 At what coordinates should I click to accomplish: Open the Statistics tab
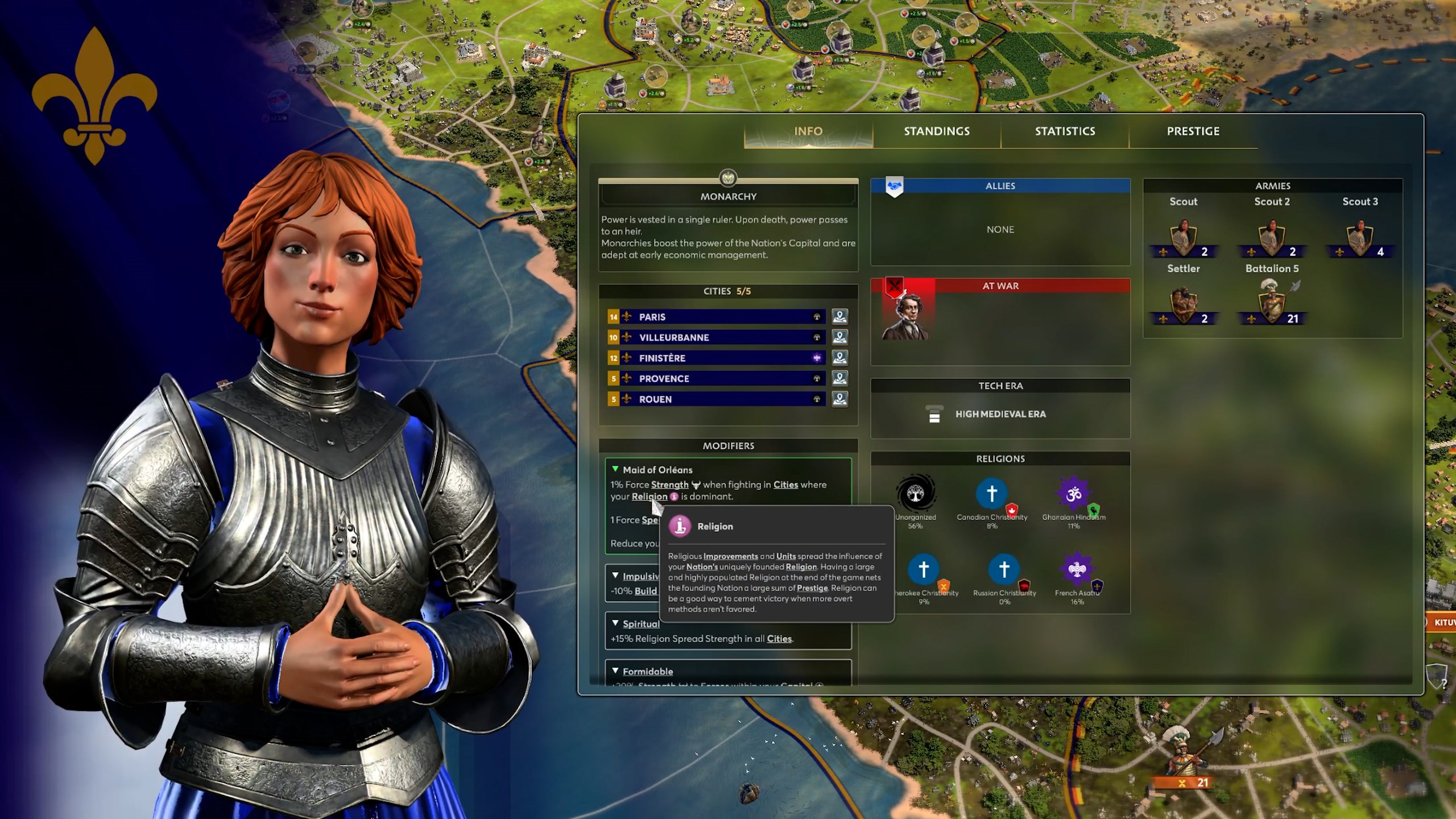coord(1065,131)
